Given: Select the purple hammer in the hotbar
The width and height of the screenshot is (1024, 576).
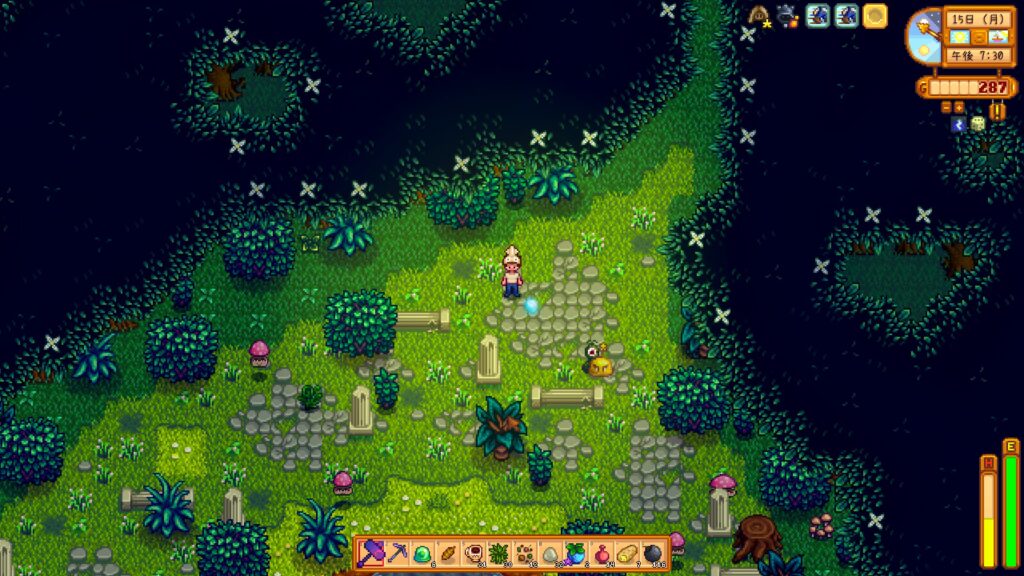Looking at the screenshot, I should click(371, 552).
